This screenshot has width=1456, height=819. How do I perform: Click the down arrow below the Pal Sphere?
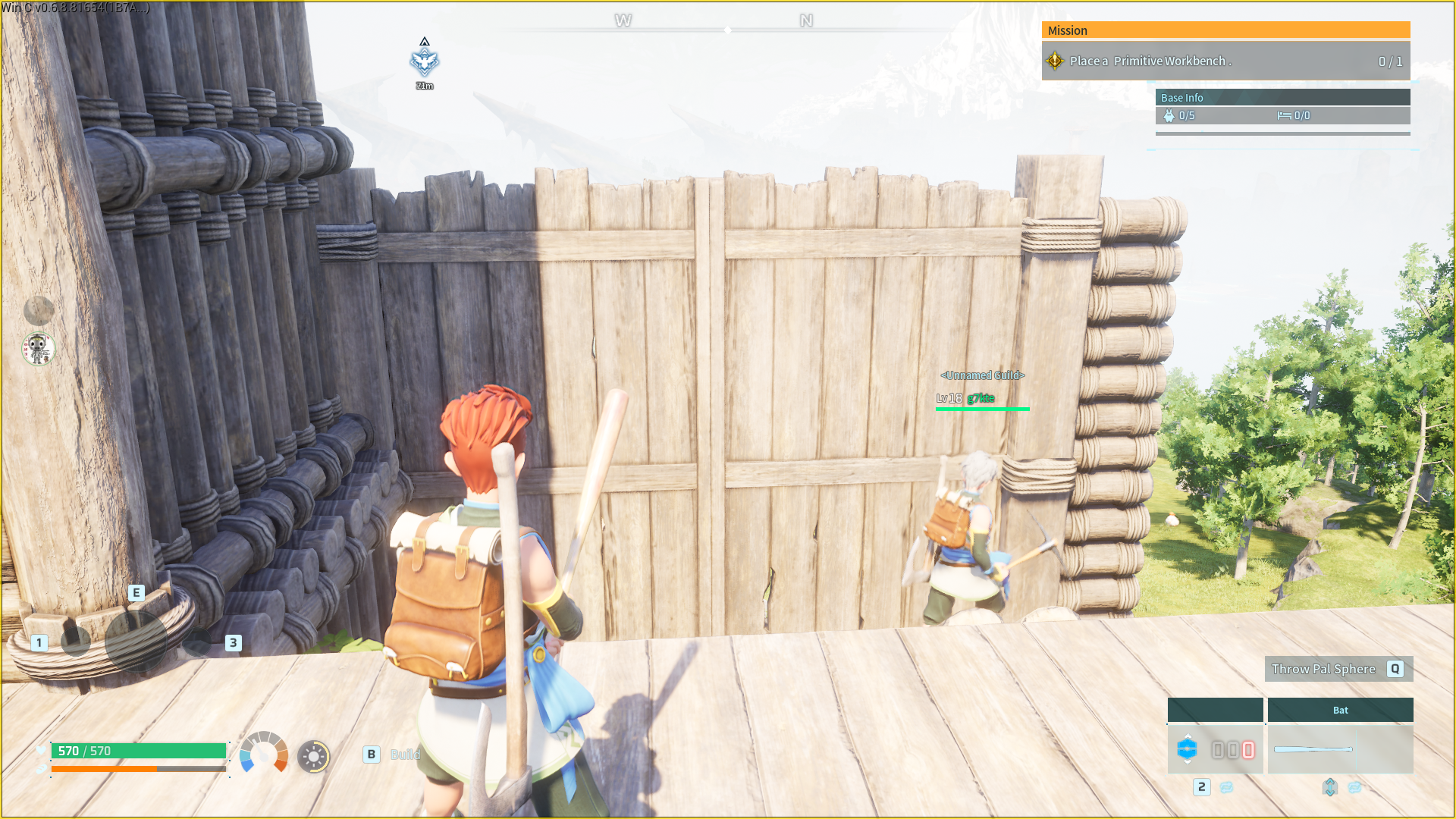point(1188,764)
